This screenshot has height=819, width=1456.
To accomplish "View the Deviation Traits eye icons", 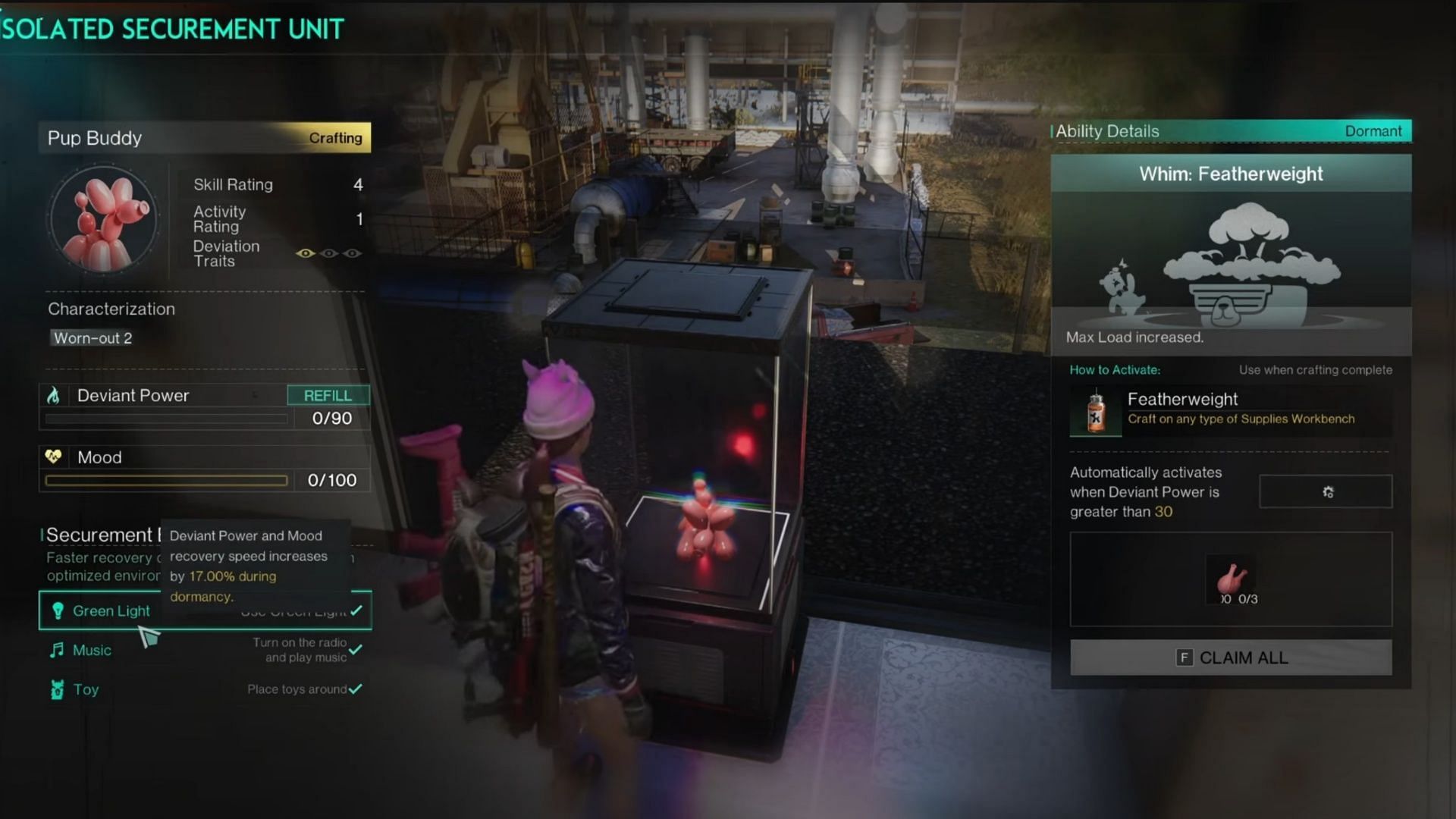I will coord(328,253).
